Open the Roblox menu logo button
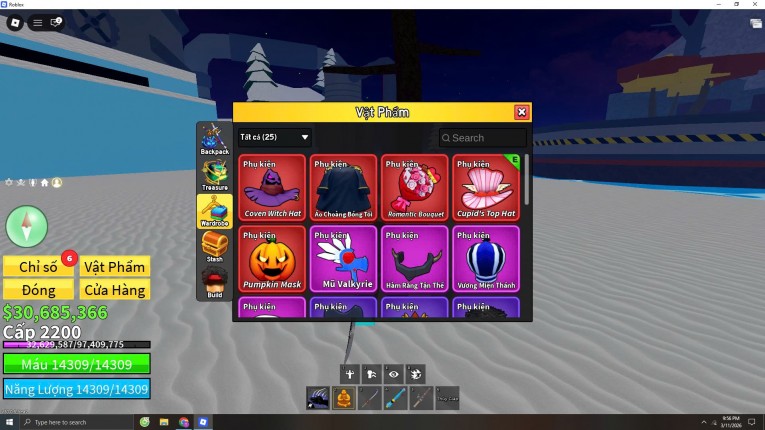 [16, 22]
